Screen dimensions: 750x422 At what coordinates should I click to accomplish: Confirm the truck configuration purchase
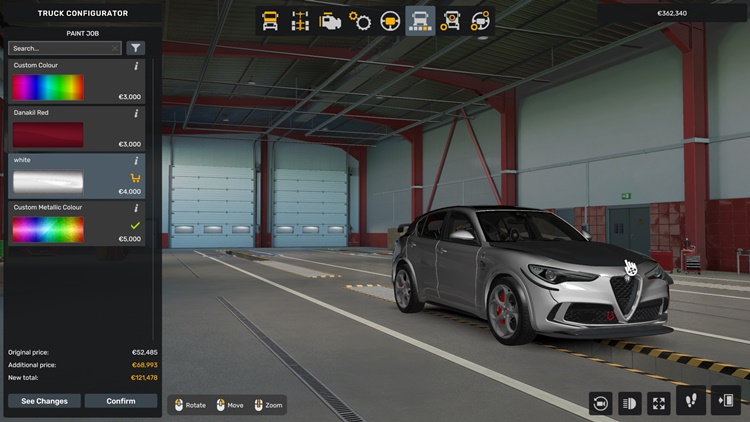[121, 401]
